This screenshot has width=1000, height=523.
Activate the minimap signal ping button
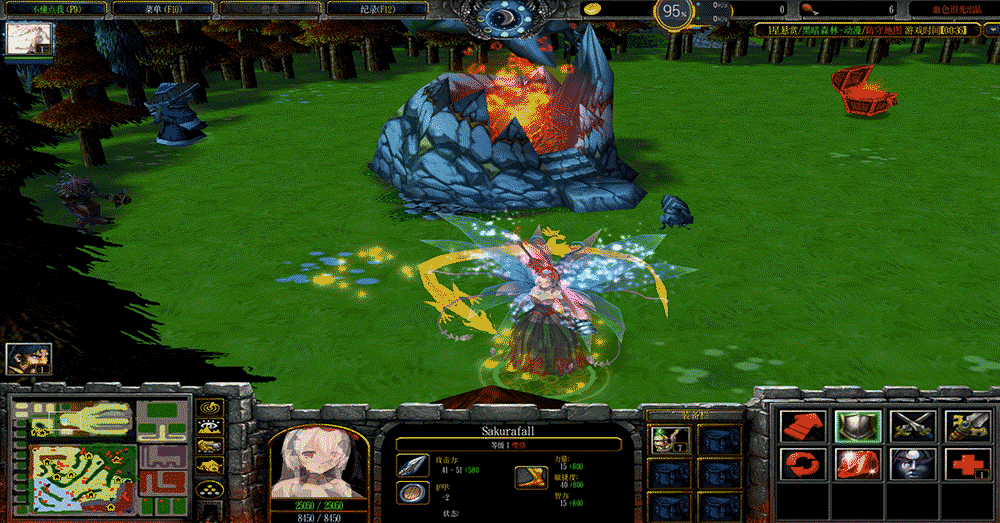tap(209, 409)
